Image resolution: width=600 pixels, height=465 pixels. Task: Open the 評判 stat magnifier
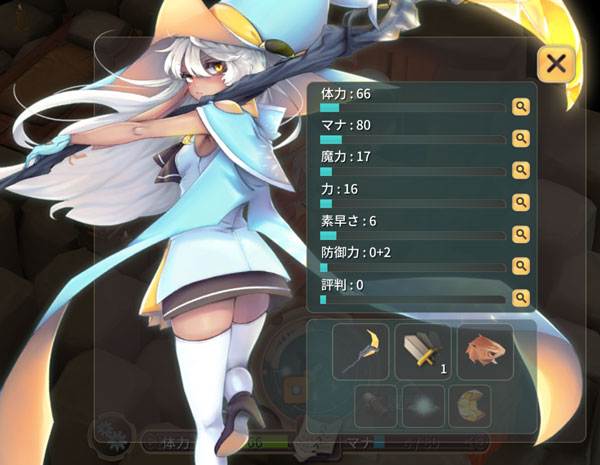click(x=520, y=297)
